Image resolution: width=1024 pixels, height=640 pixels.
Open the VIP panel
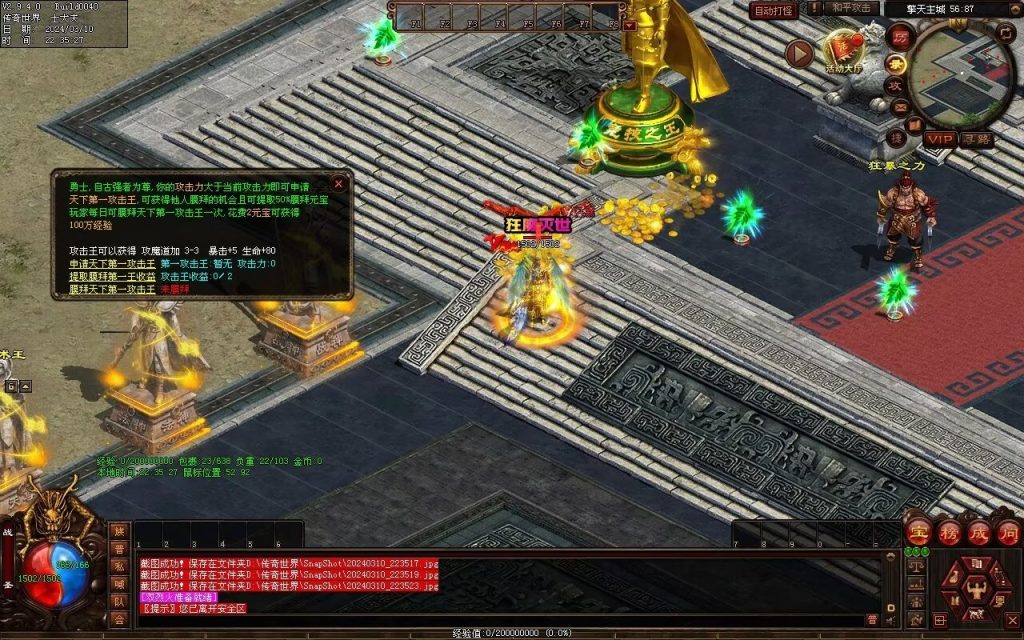tap(940, 139)
